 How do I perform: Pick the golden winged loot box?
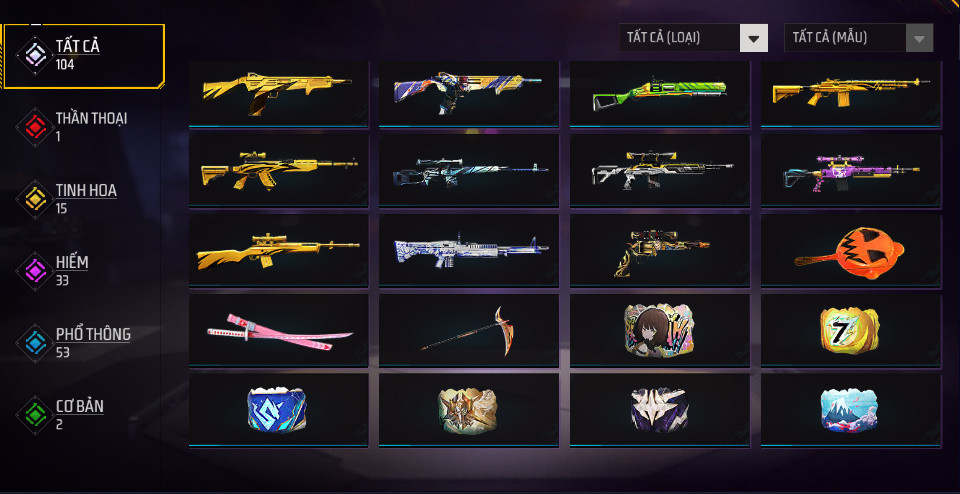[469, 408]
